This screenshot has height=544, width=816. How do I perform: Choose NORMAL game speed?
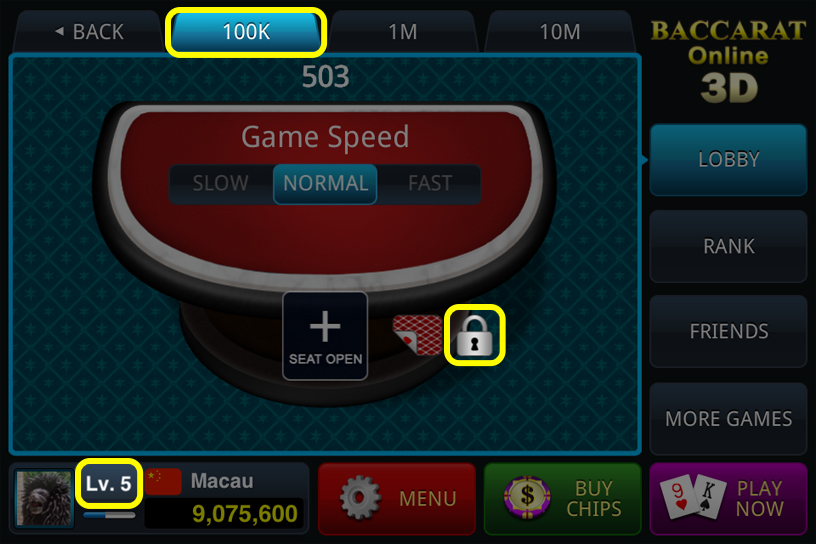click(x=325, y=184)
